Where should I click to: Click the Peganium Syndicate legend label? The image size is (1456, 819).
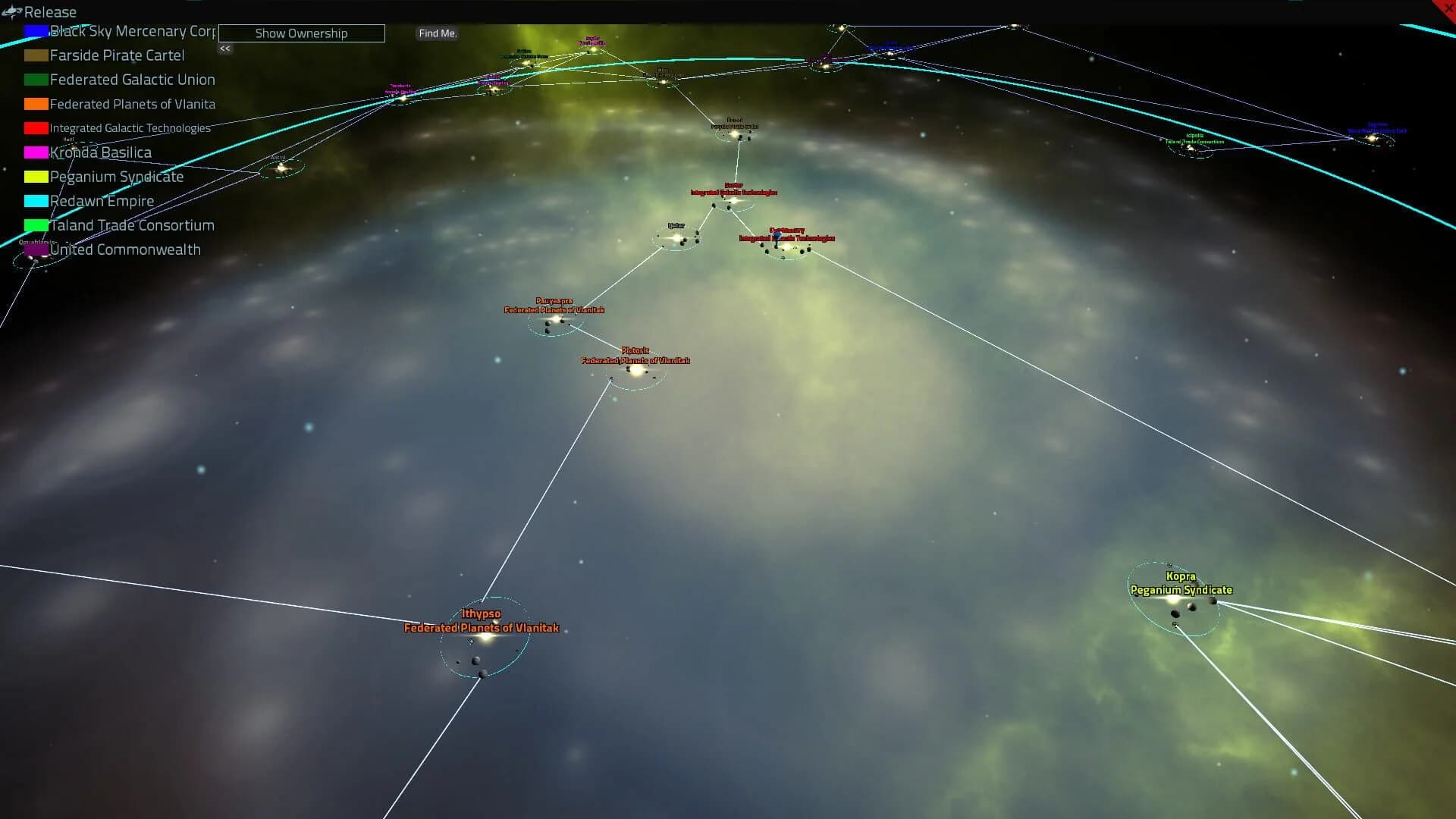tap(116, 177)
